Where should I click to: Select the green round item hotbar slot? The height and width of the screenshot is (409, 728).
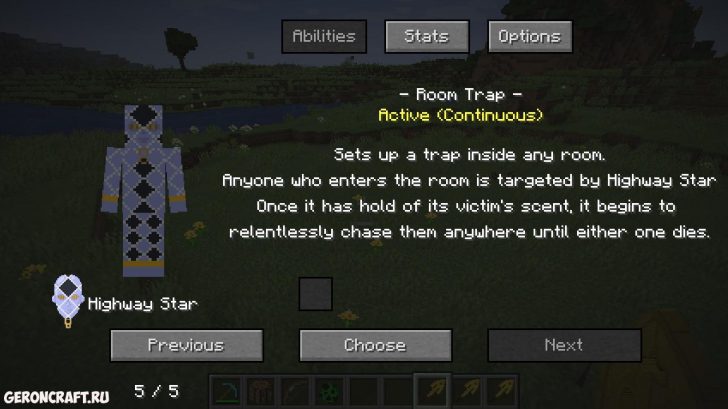click(x=329, y=390)
